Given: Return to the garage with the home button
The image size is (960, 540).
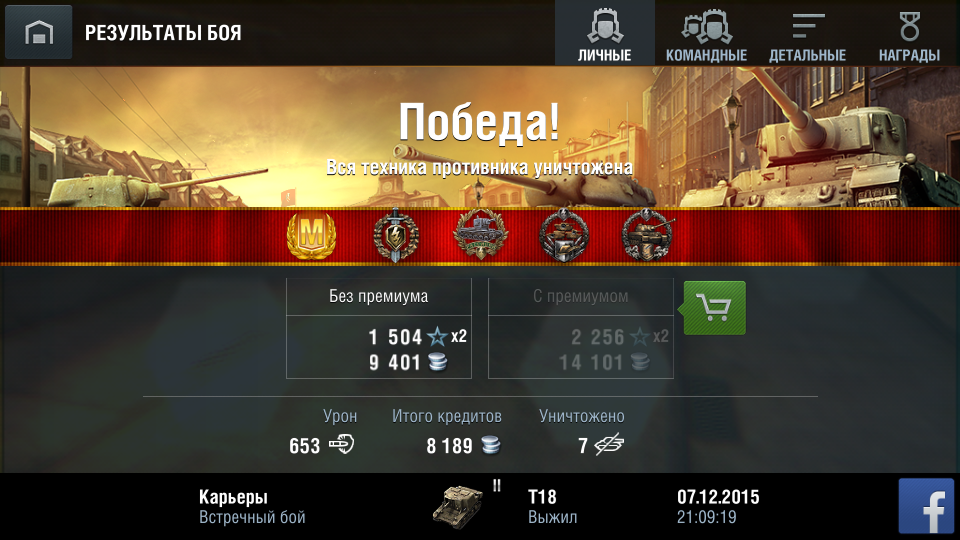Looking at the screenshot, I should pyautogui.click(x=38, y=32).
